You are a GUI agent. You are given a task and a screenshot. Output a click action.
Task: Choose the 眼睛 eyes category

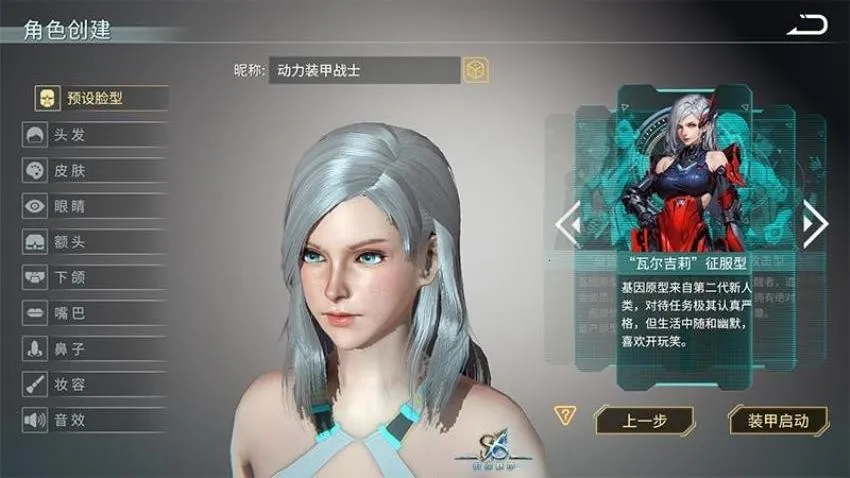click(95, 207)
